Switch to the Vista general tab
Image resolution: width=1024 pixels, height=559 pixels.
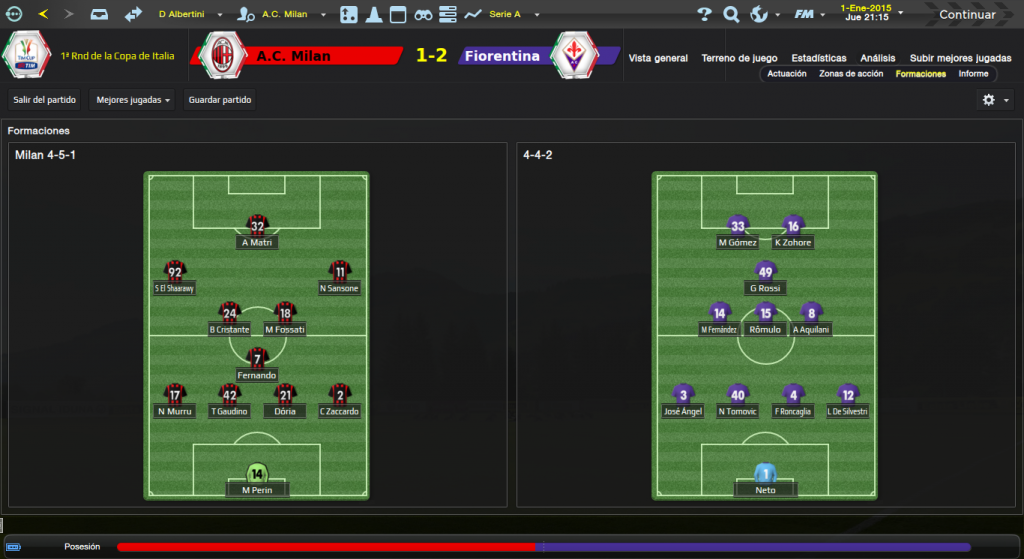[x=658, y=58]
